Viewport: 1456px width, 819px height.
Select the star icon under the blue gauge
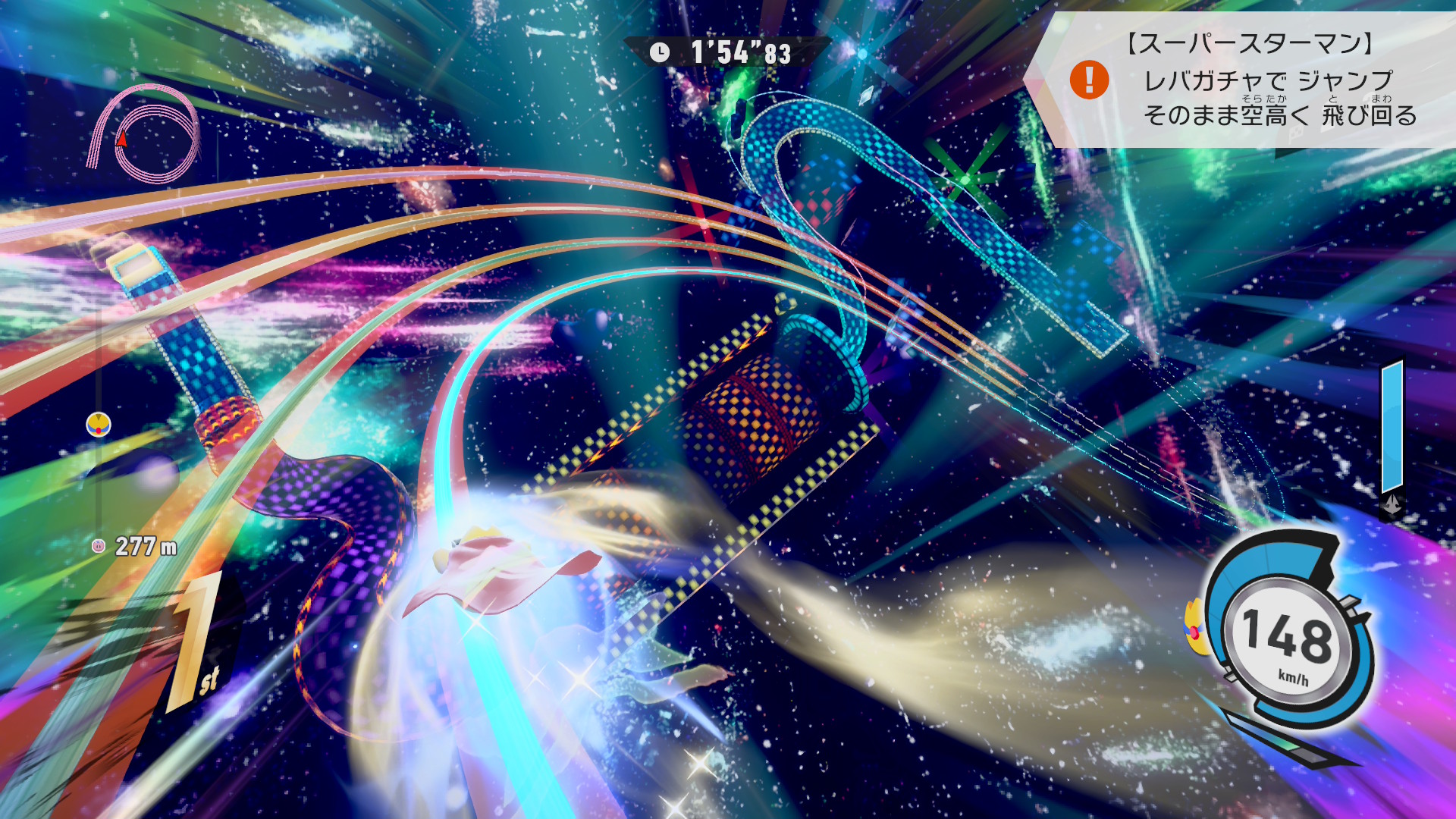click(x=1392, y=506)
